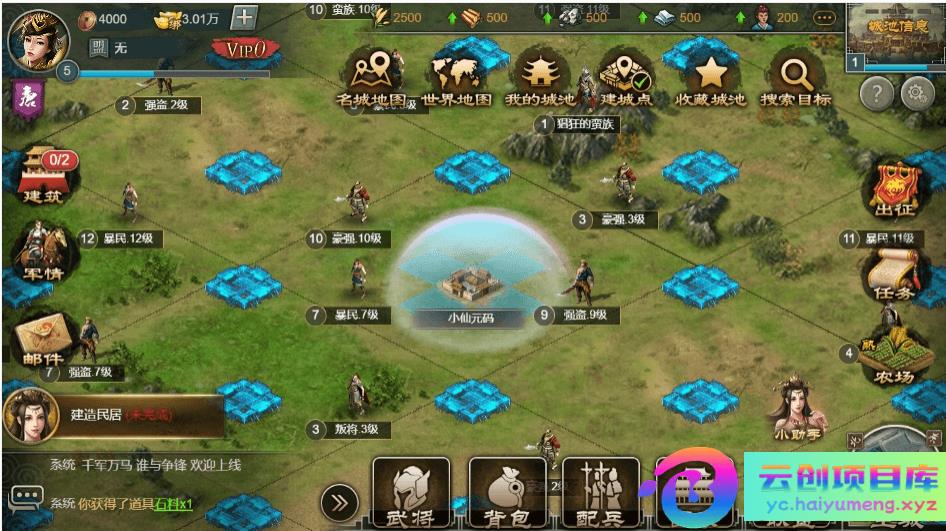Open 世界地图 world map
Image resolution: width=946 pixels, height=531 pixels.
[457, 73]
